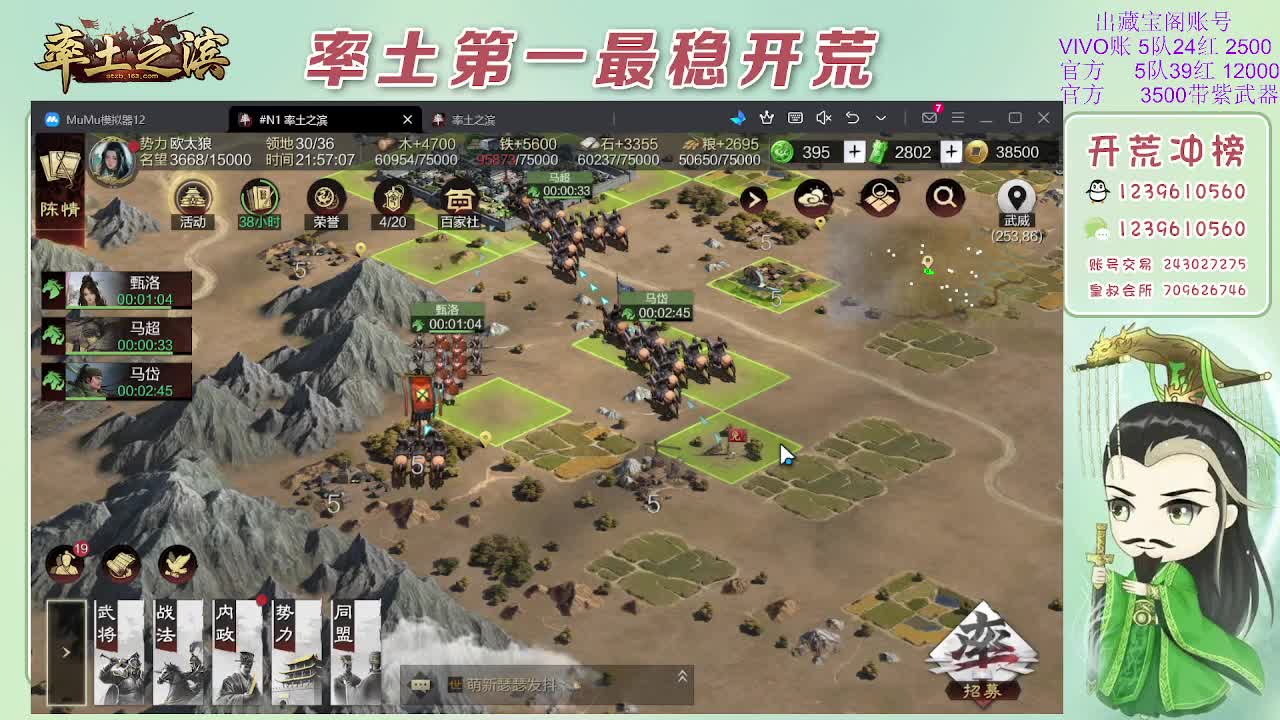The width and height of the screenshot is (1280, 720).
Task: Select the magnifier search icon
Action: point(945,197)
